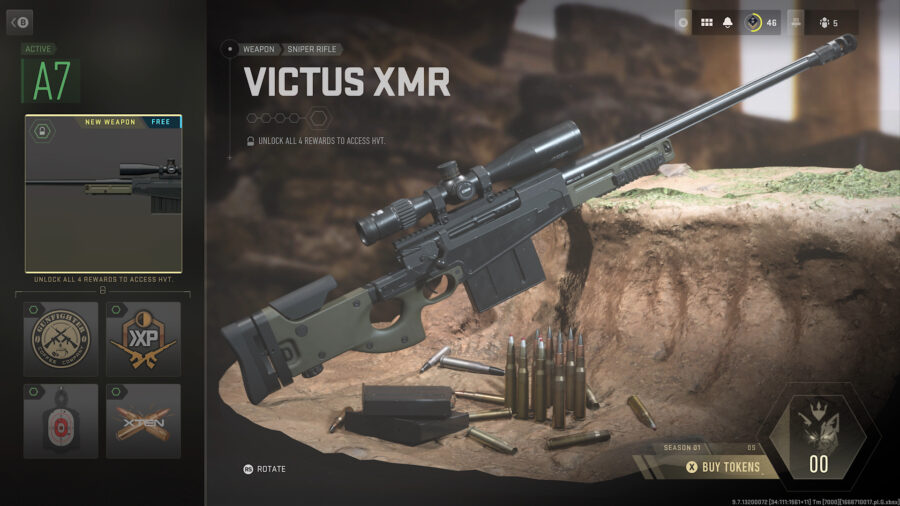900x506 pixels.
Task: Pick the red target weapon charm reward
Action: tap(61, 421)
